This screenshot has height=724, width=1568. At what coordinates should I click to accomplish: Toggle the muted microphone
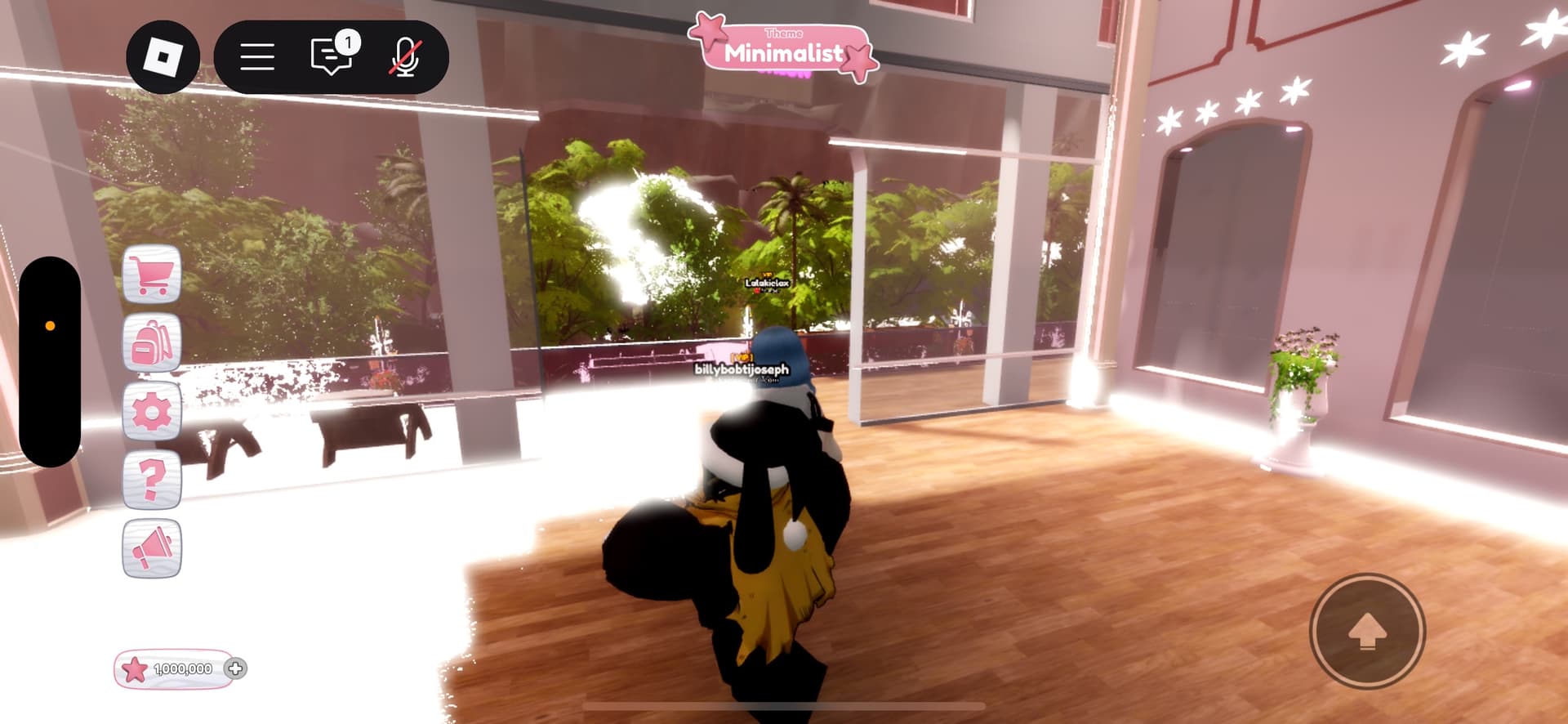coord(404,57)
